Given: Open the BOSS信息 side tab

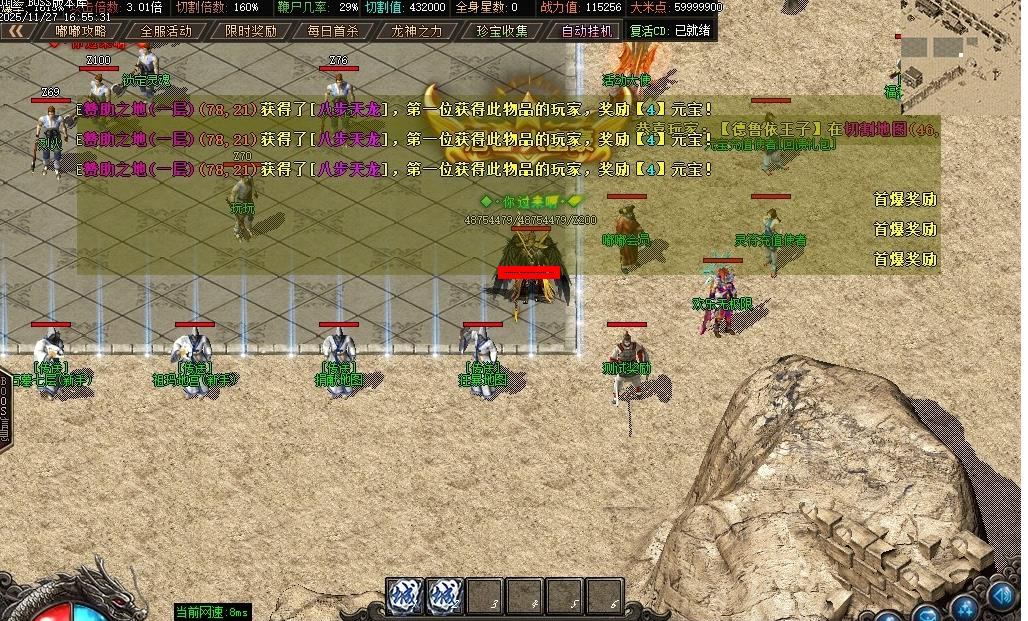Looking at the screenshot, I should 6,410.
